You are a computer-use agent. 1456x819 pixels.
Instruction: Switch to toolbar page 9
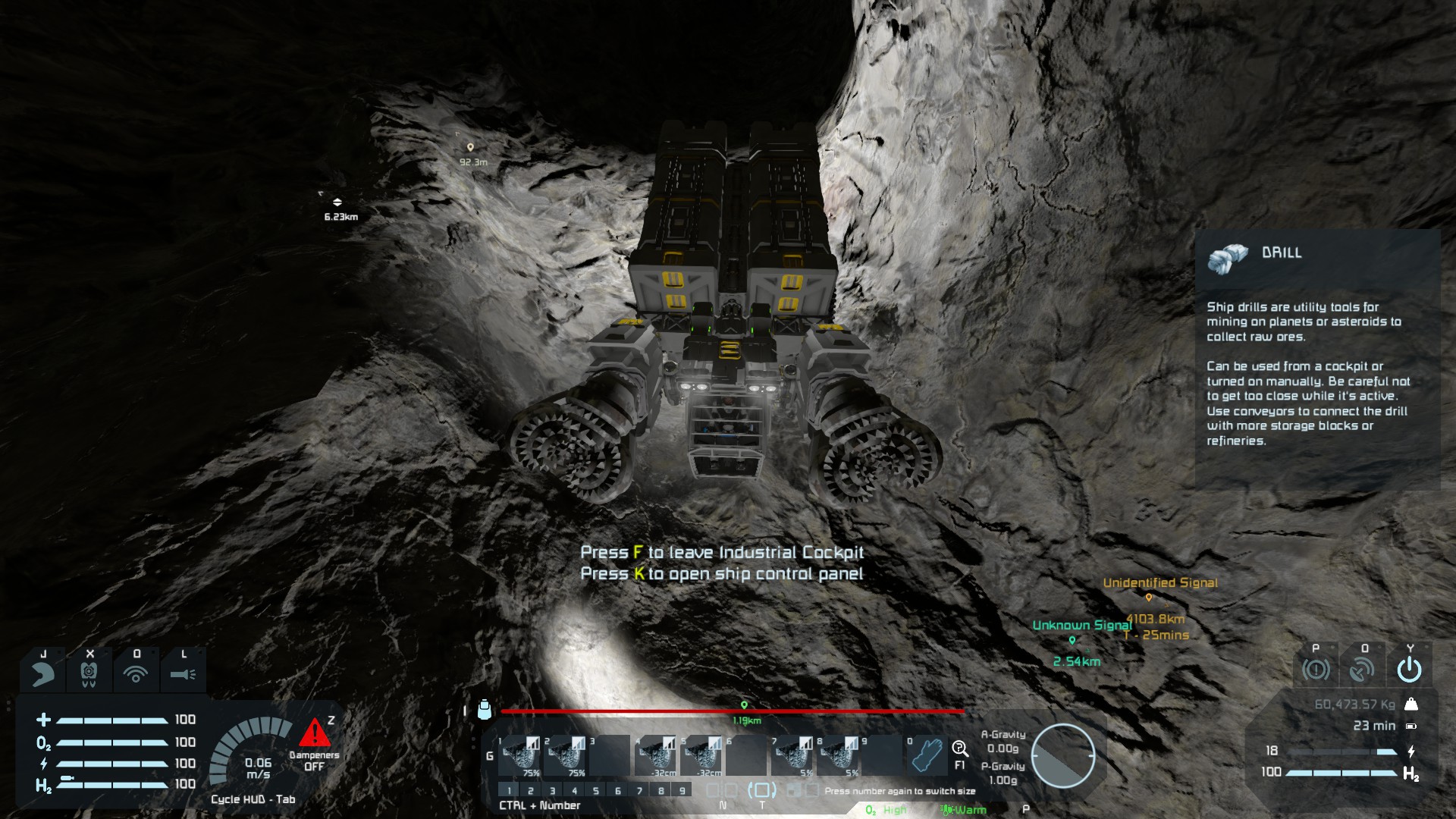pos(682,791)
